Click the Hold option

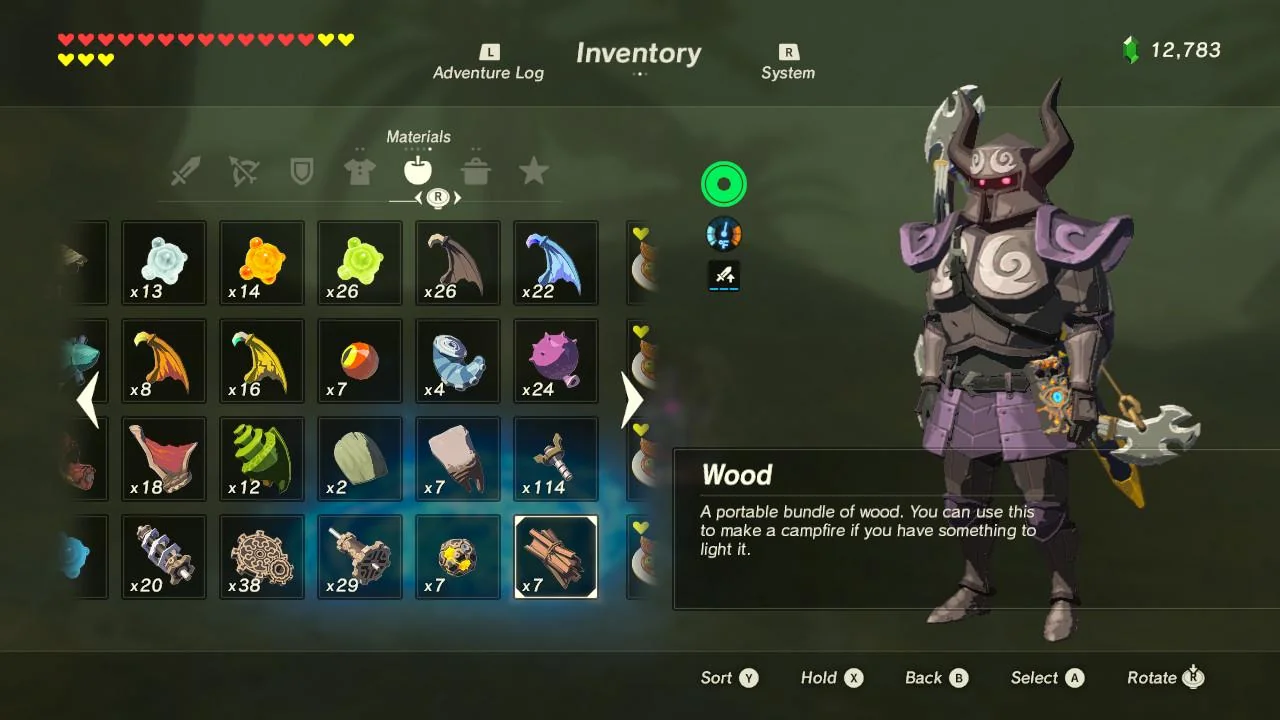831,677
